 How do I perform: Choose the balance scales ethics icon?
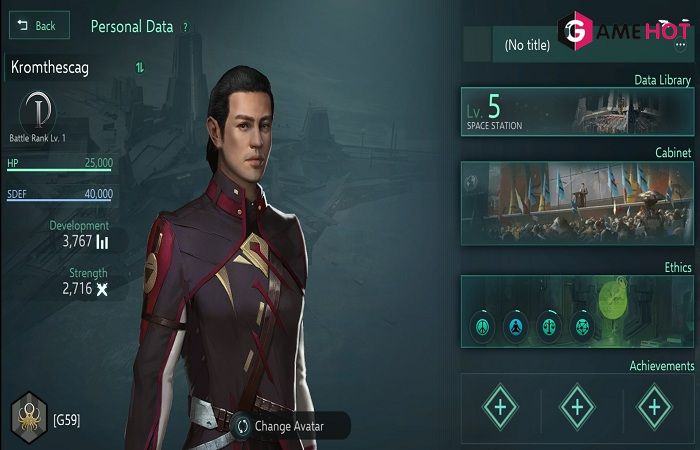[x=547, y=326]
